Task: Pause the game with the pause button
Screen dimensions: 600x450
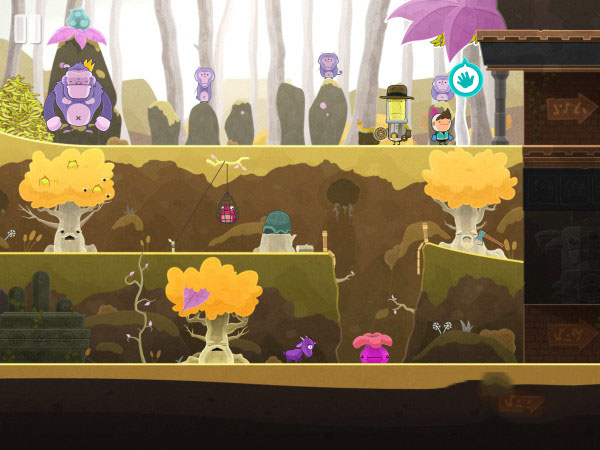Action: [27, 28]
